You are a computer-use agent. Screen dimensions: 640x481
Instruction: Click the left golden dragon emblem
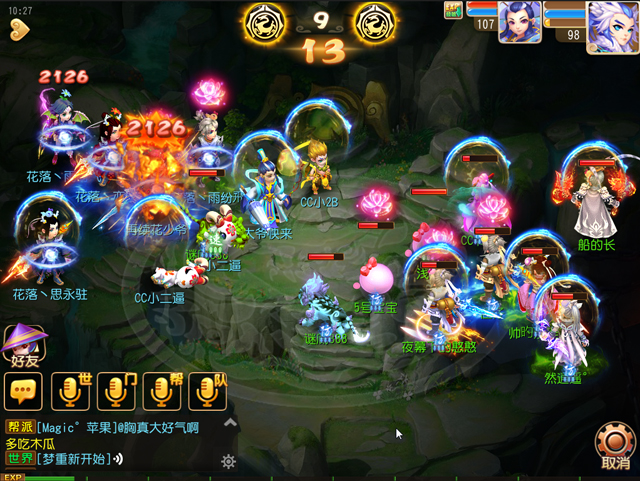[267, 21]
